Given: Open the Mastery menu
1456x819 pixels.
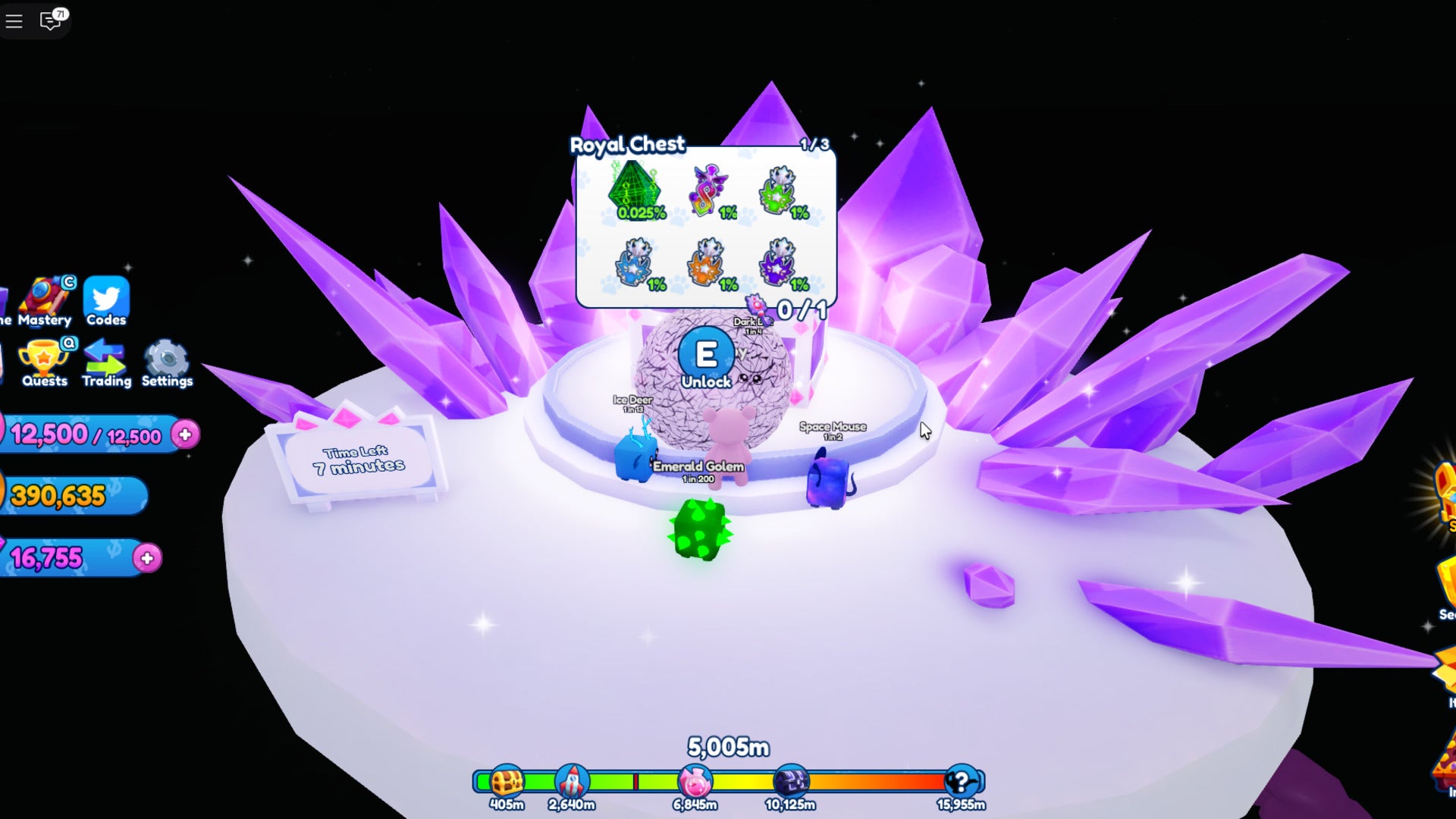Looking at the screenshot, I should coord(45,301).
